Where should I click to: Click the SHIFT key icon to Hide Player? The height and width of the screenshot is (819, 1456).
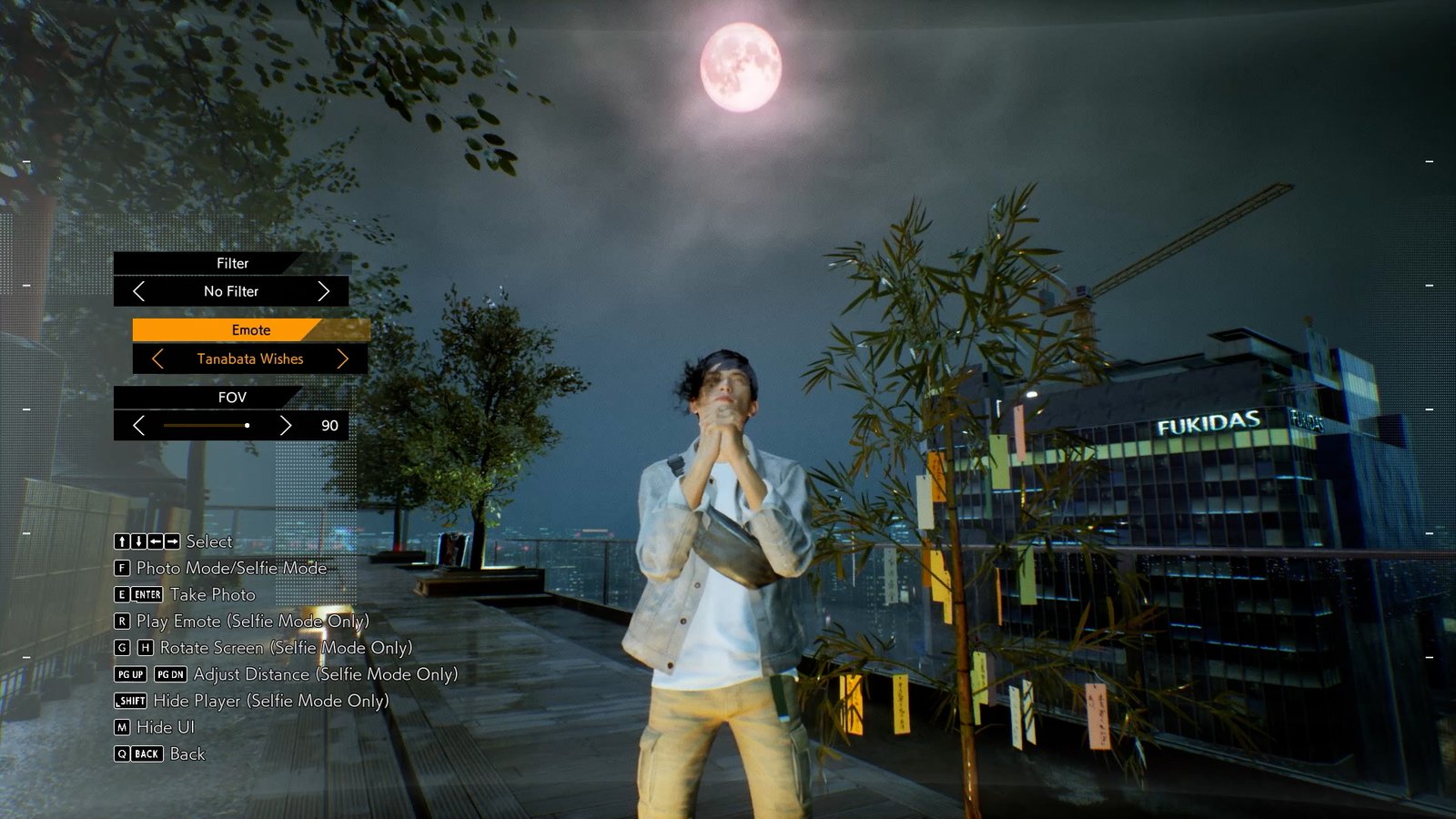pos(129,701)
